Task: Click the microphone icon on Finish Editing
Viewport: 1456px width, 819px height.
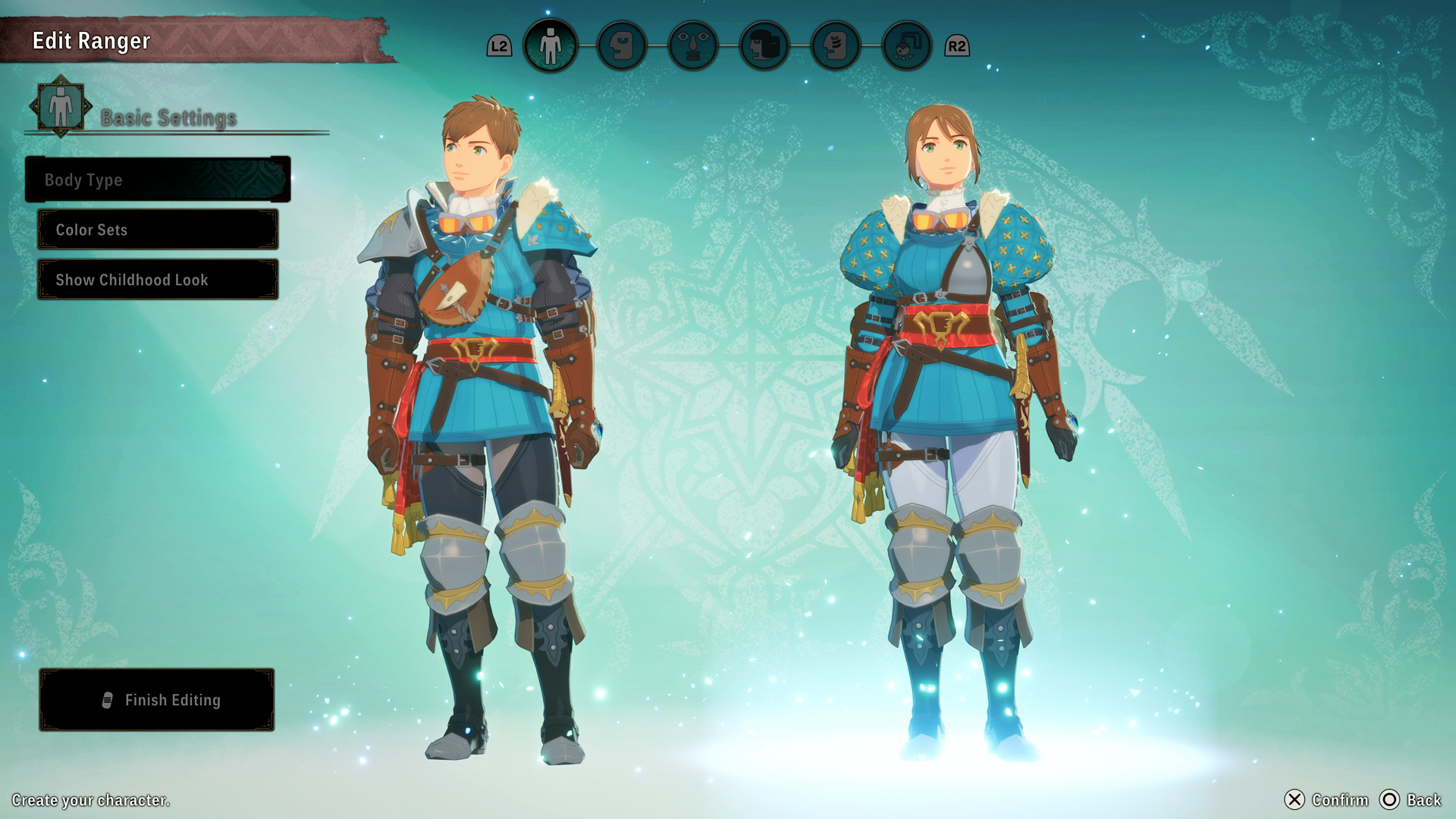Action: (x=106, y=700)
